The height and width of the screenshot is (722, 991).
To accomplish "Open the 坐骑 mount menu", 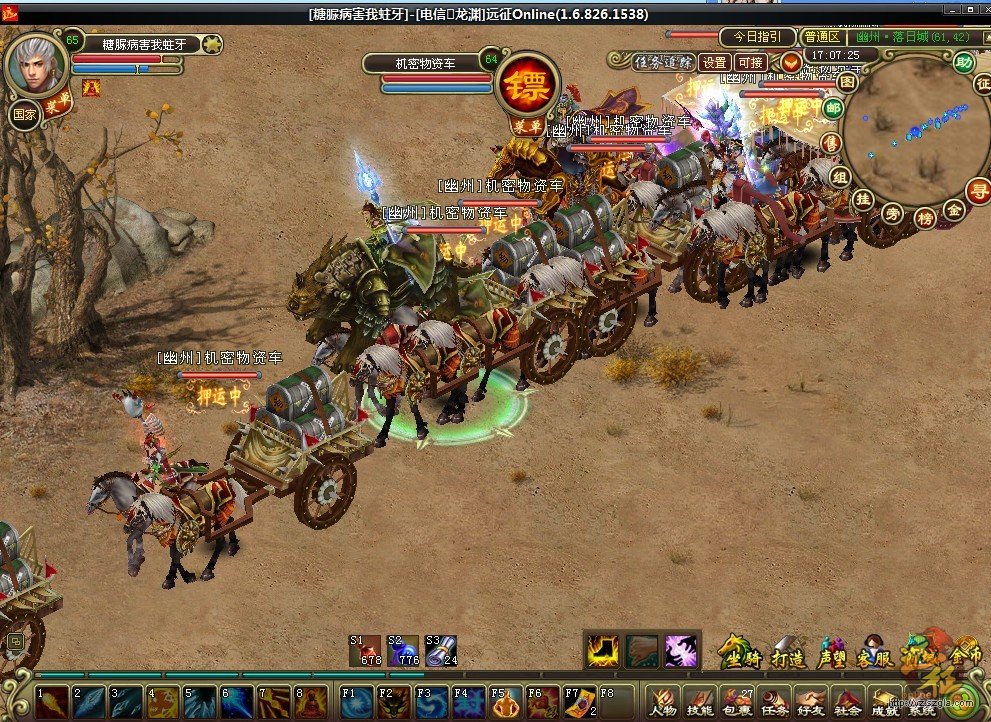I will point(740,652).
